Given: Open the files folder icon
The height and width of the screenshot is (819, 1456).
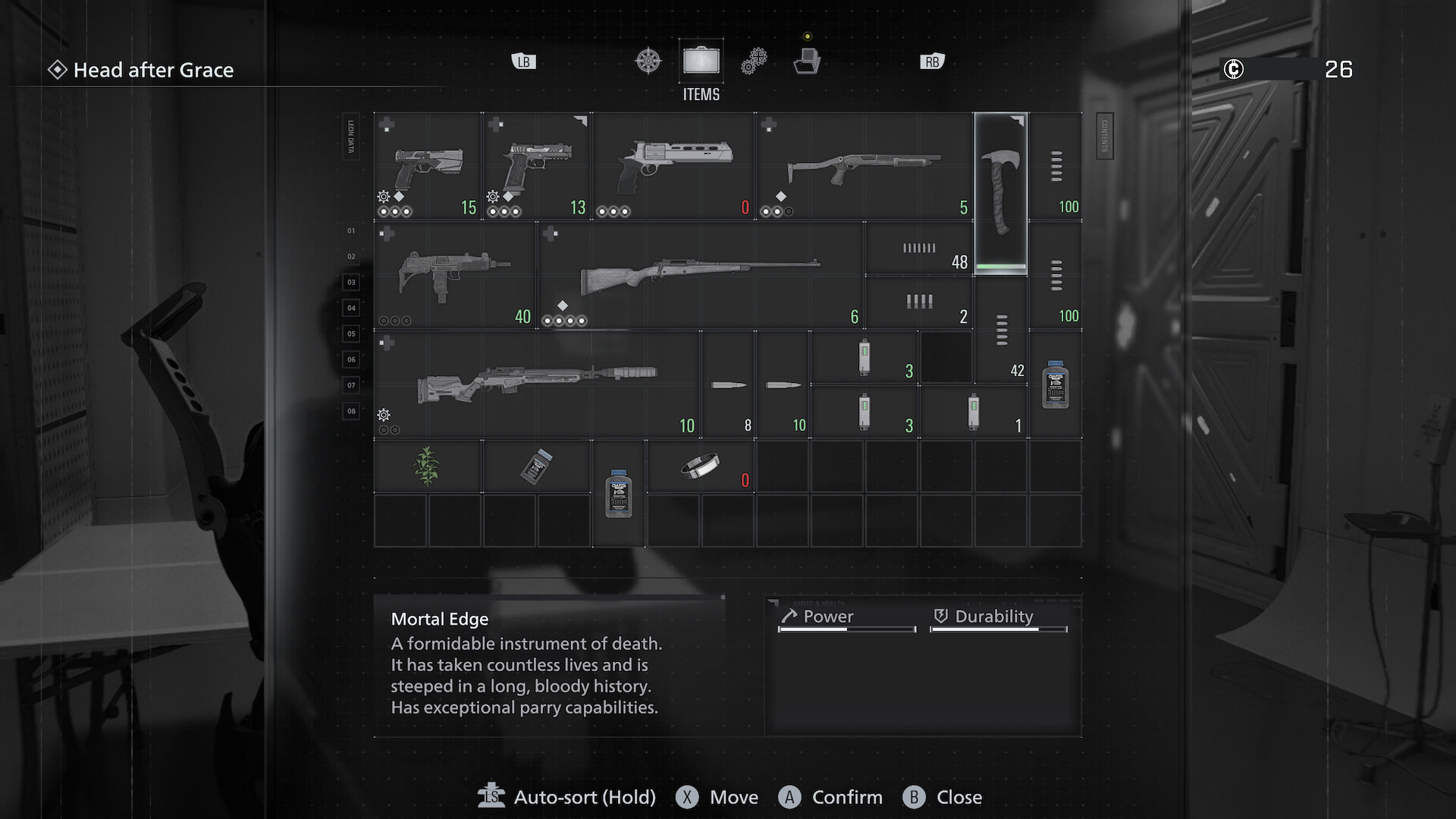Looking at the screenshot, I should (808, 60).
